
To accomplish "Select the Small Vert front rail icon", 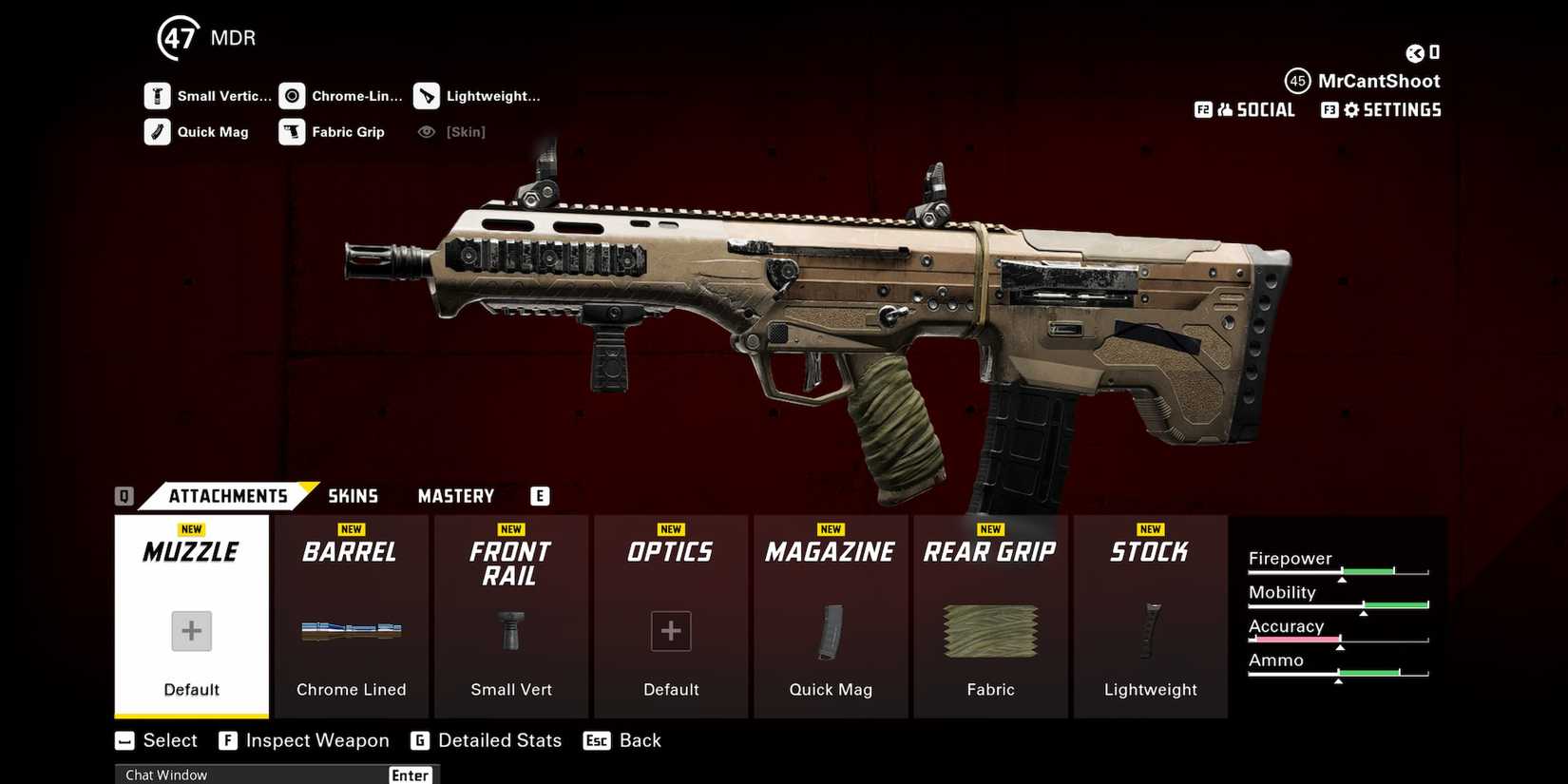I will pos(510,632).
